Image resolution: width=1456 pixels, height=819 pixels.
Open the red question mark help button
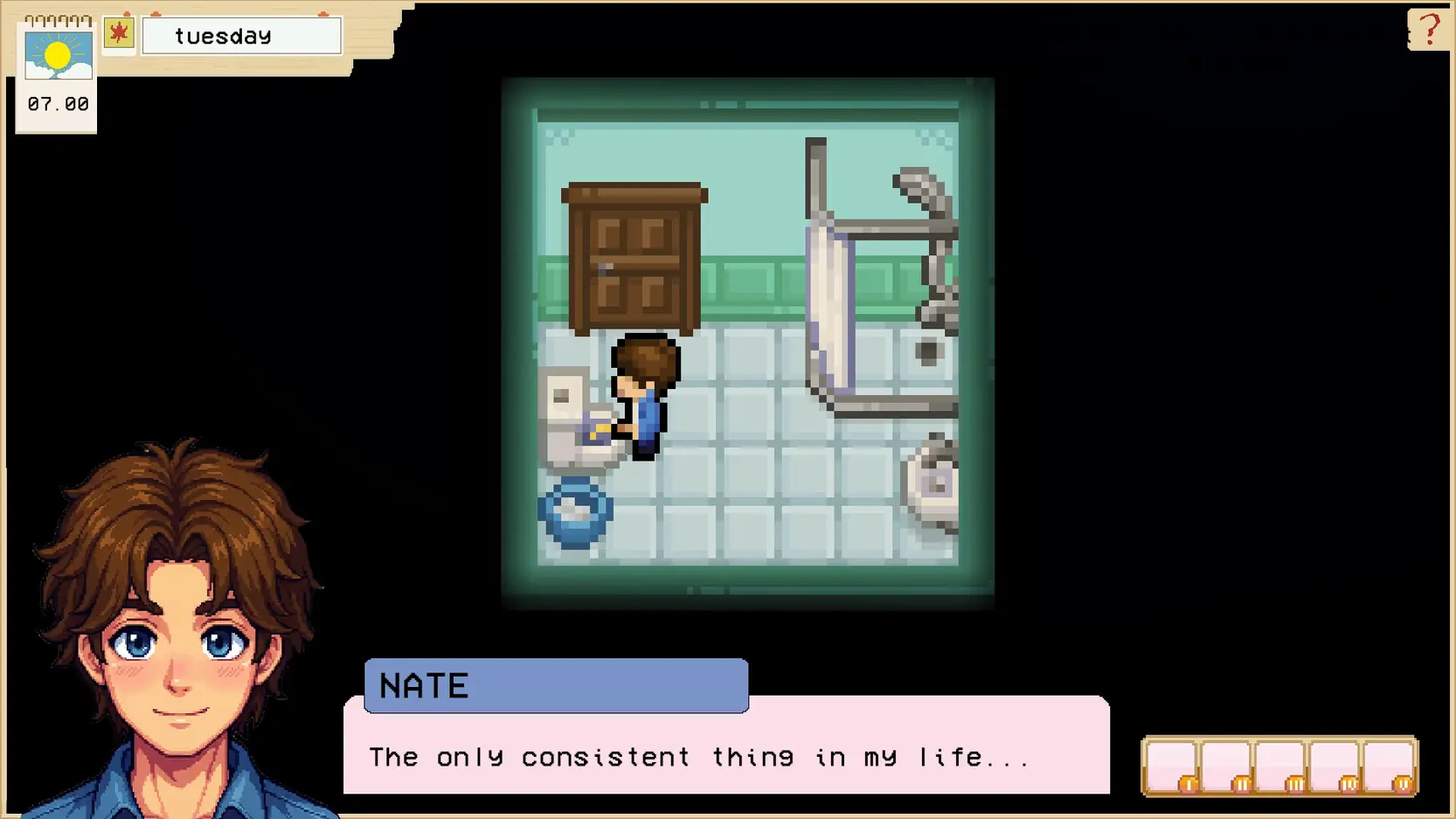coord(1429,30)
